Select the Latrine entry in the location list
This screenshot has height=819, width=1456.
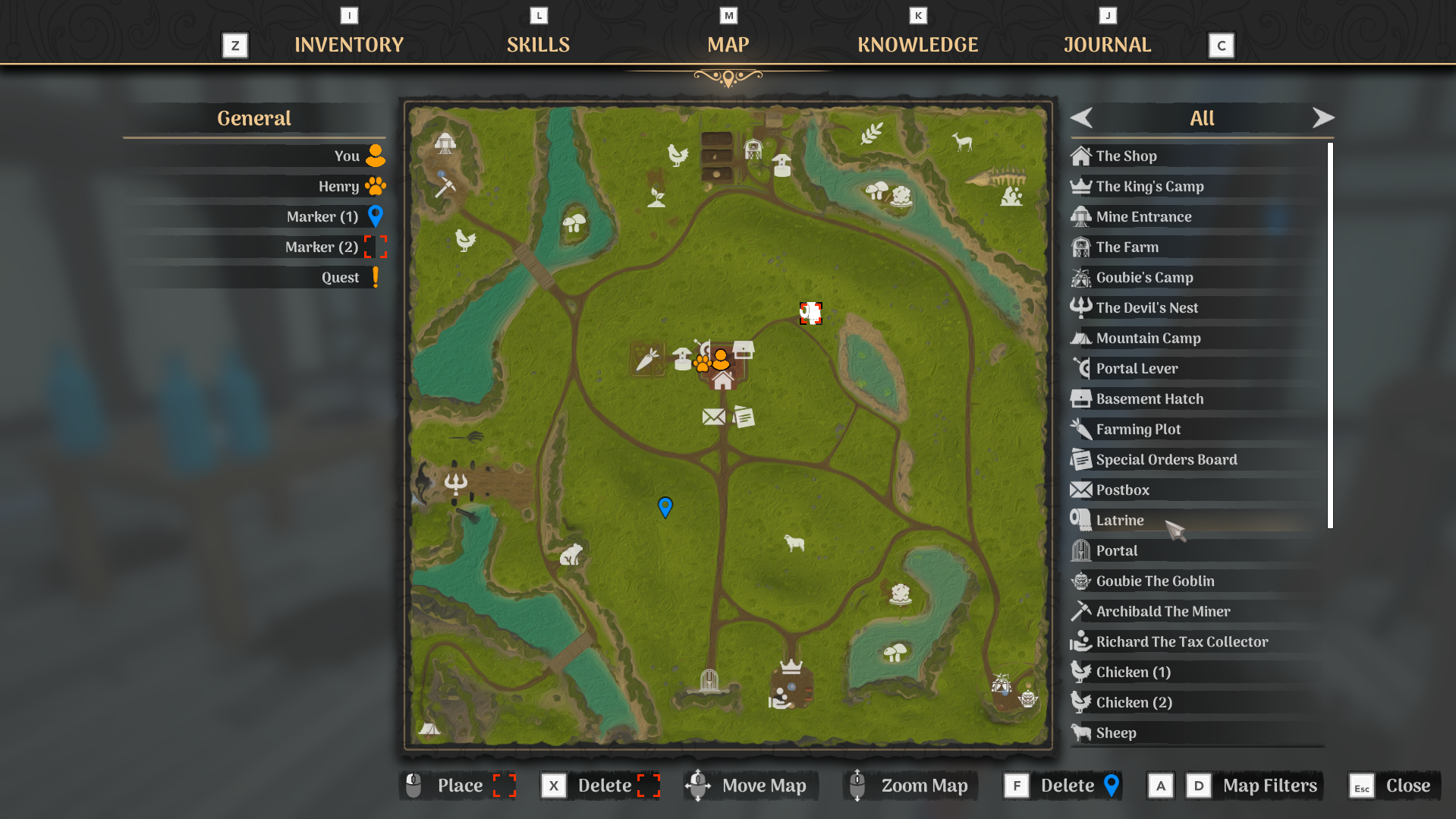coord(1119,520)
